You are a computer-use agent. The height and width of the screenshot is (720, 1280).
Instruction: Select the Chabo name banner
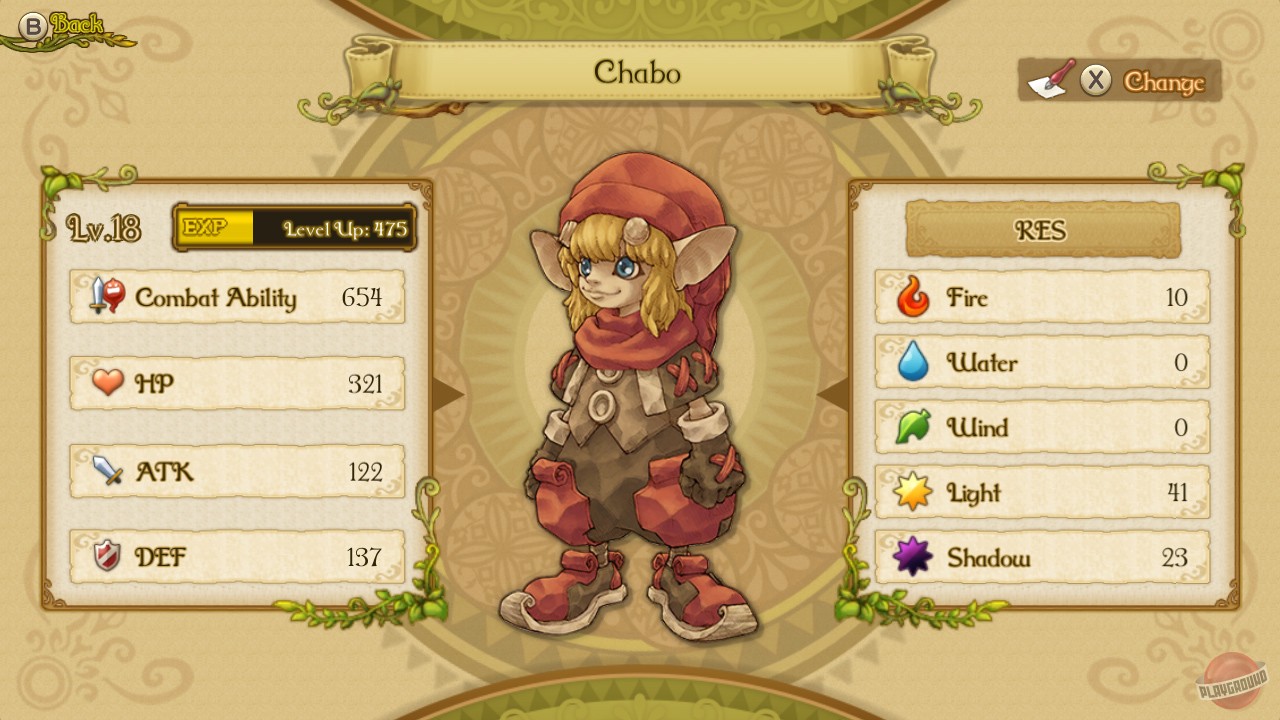[640, 73]
